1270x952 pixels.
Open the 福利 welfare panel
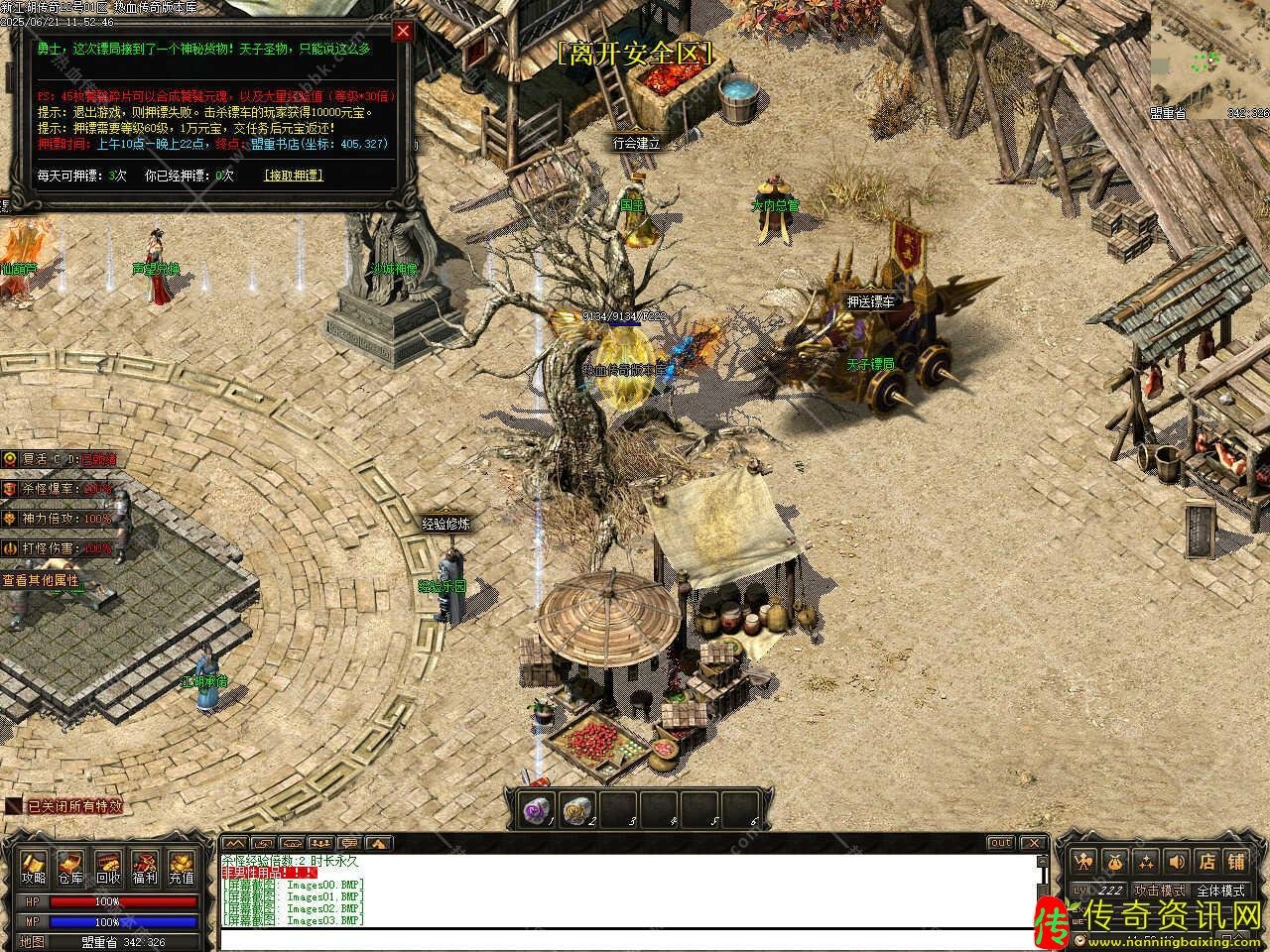145,868
